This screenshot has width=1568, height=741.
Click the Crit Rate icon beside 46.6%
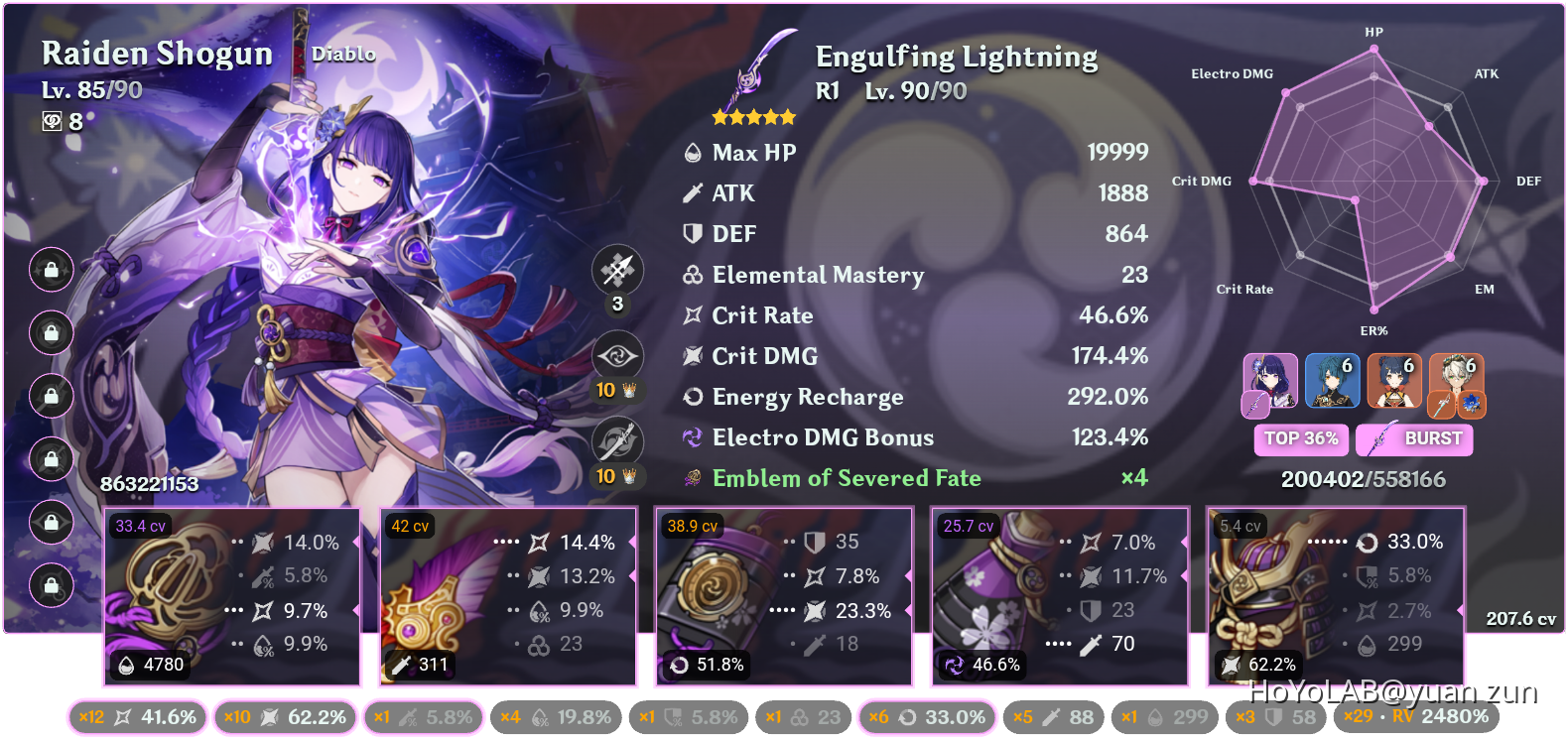[x=692, y=315]
